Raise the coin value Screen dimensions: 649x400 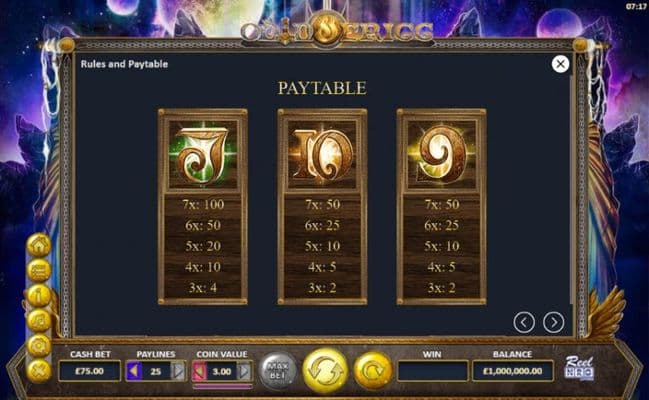(245, 371)
